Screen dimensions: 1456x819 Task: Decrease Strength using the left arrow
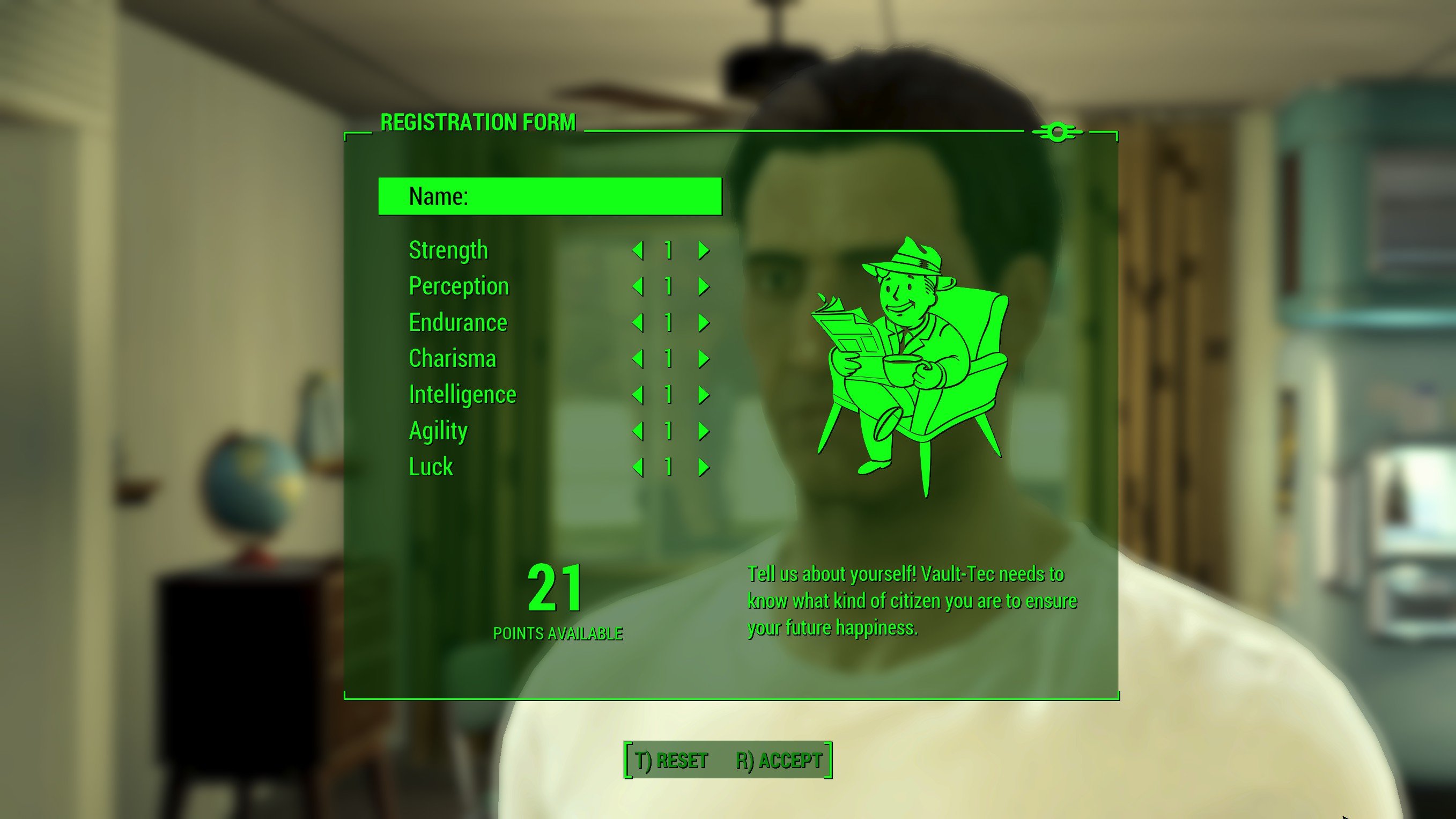(639, 250)
